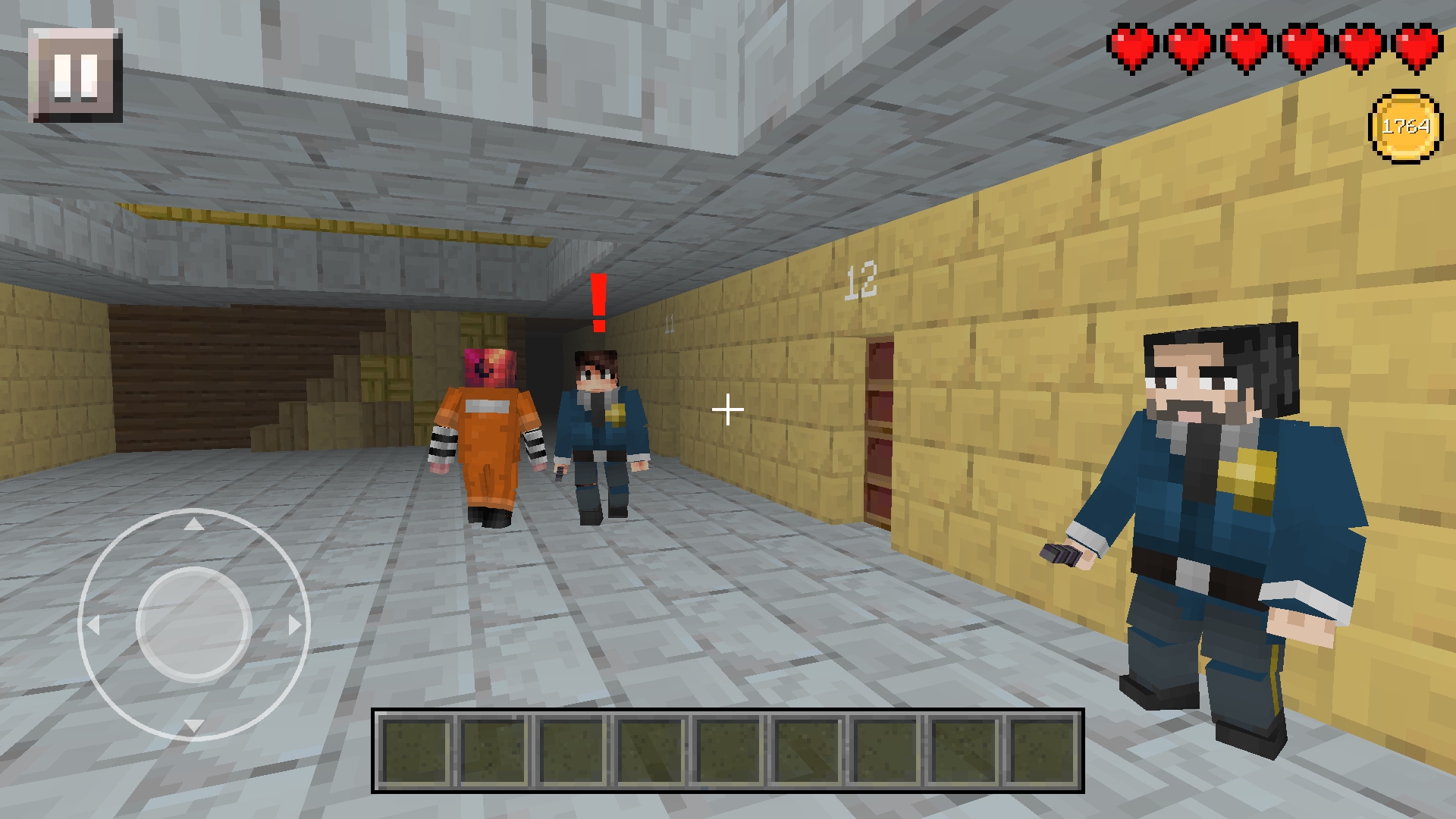This screenshot has width=1456, height=819.
Task: Tap the left arrow on the movement joystick
Action: [x=95, y=626]
